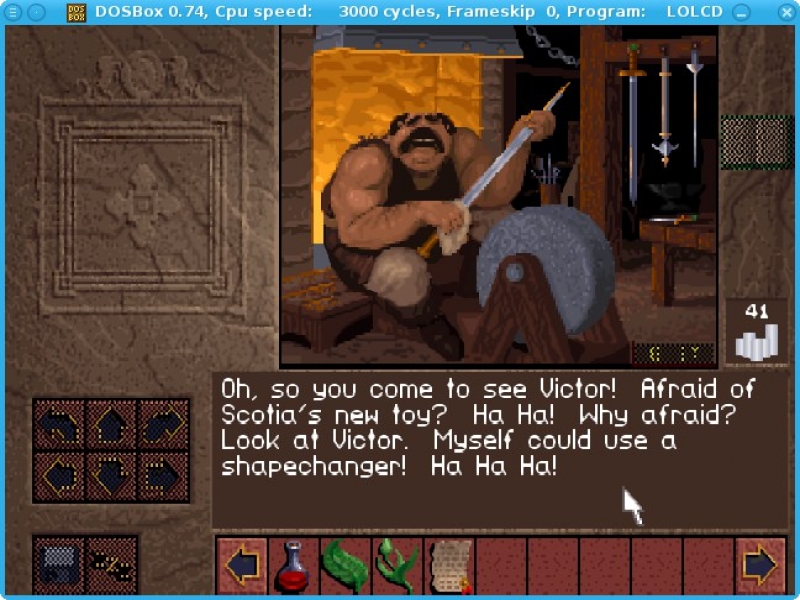Screen dimensions: 800x600
Task: Select the red potion flask
Action: (x=294, y=566)
